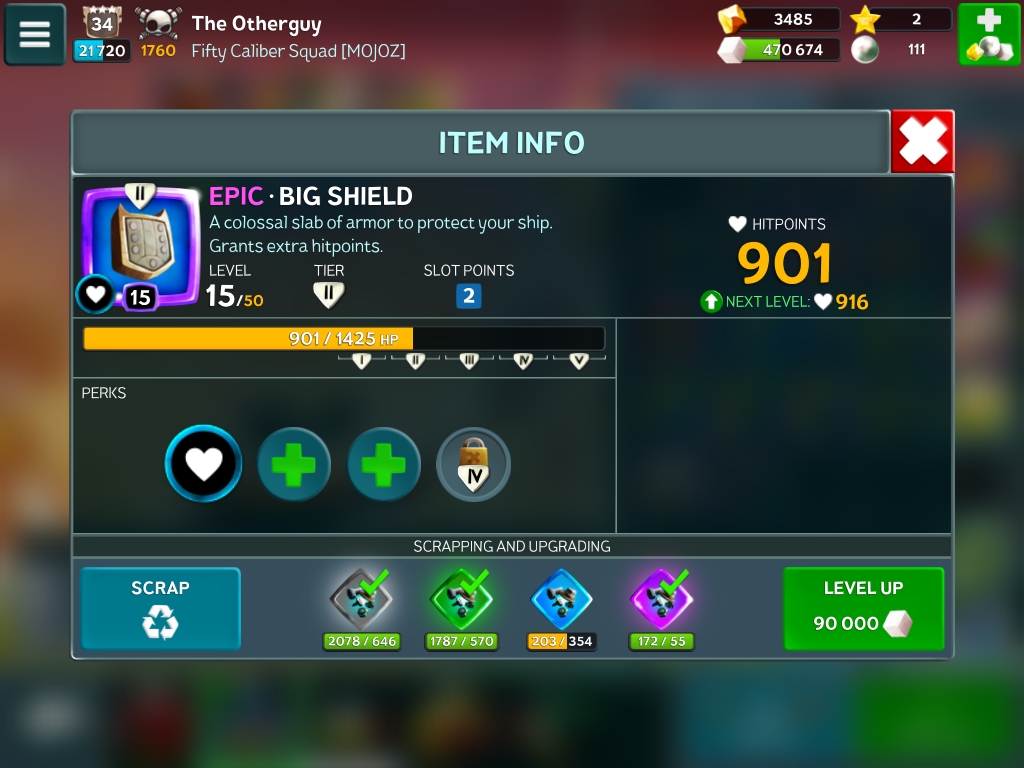Select the grey common parts icon
The height and width of the screenshot is (768, 1024).
(361, 599)
